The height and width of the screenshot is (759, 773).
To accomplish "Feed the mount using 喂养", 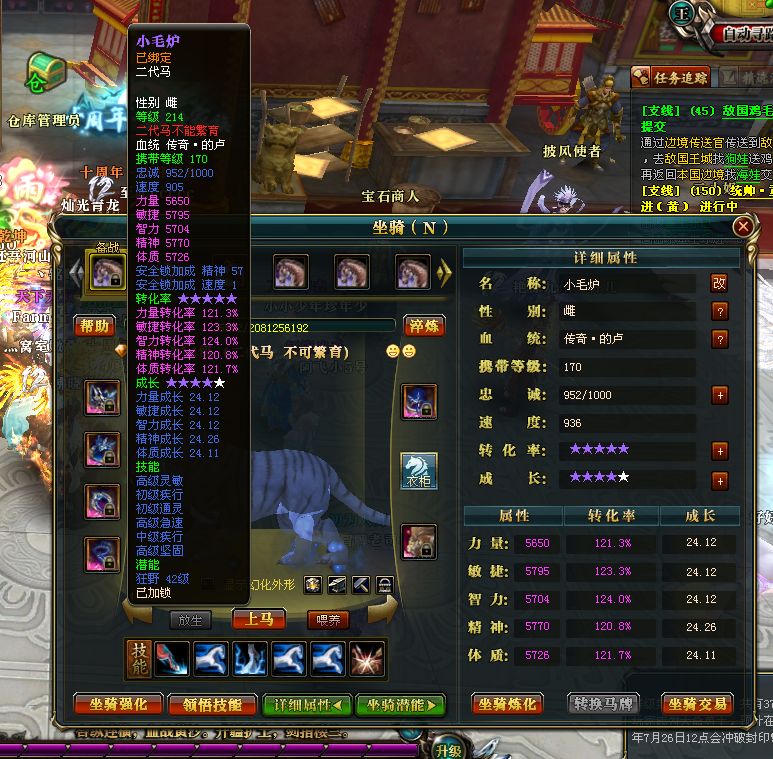I will (x=328, y=620).
